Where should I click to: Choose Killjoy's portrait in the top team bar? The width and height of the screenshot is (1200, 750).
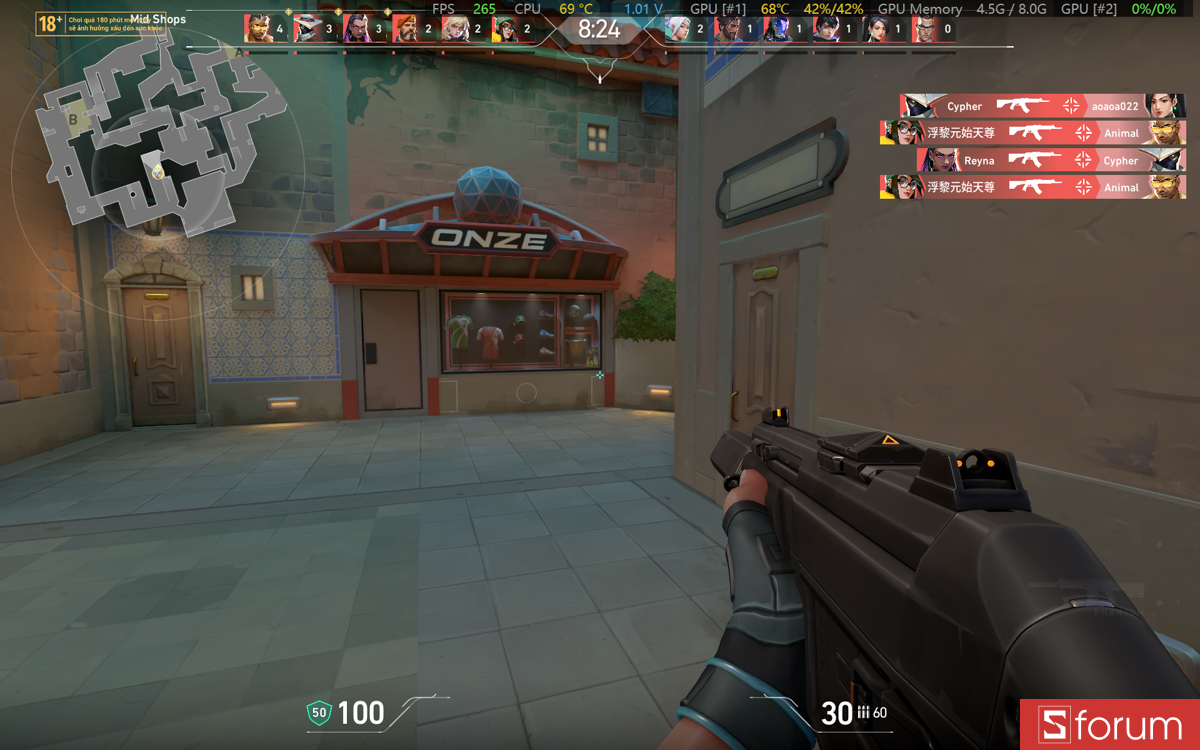coord(505,29)
